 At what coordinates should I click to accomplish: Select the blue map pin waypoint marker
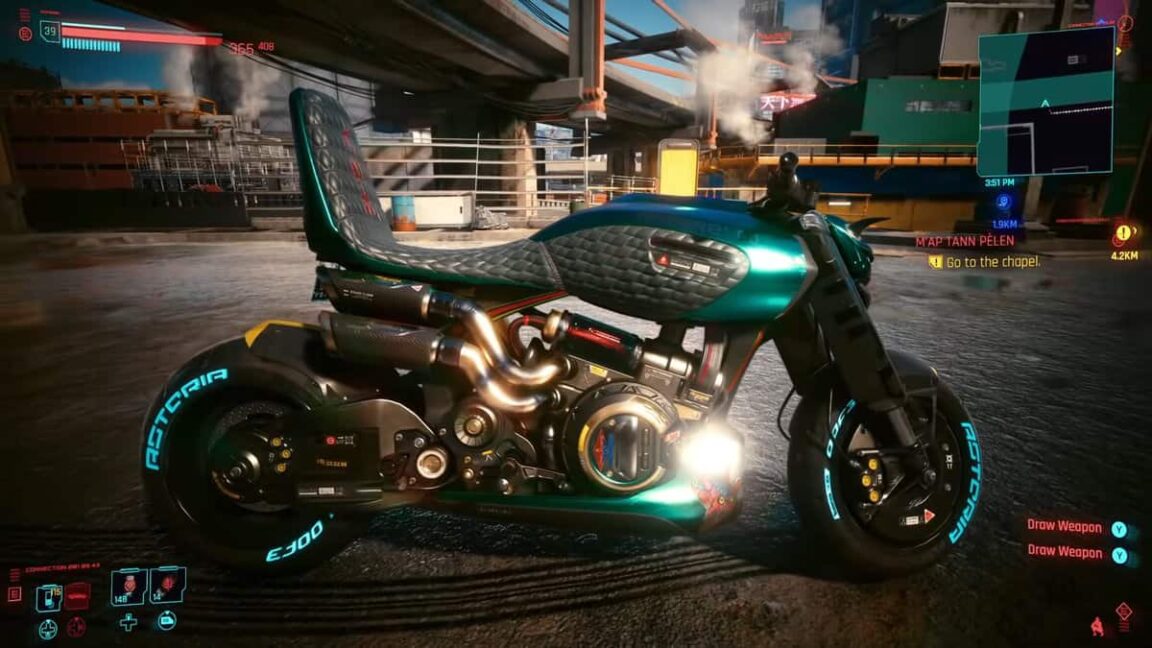[x=1003, y=202]
